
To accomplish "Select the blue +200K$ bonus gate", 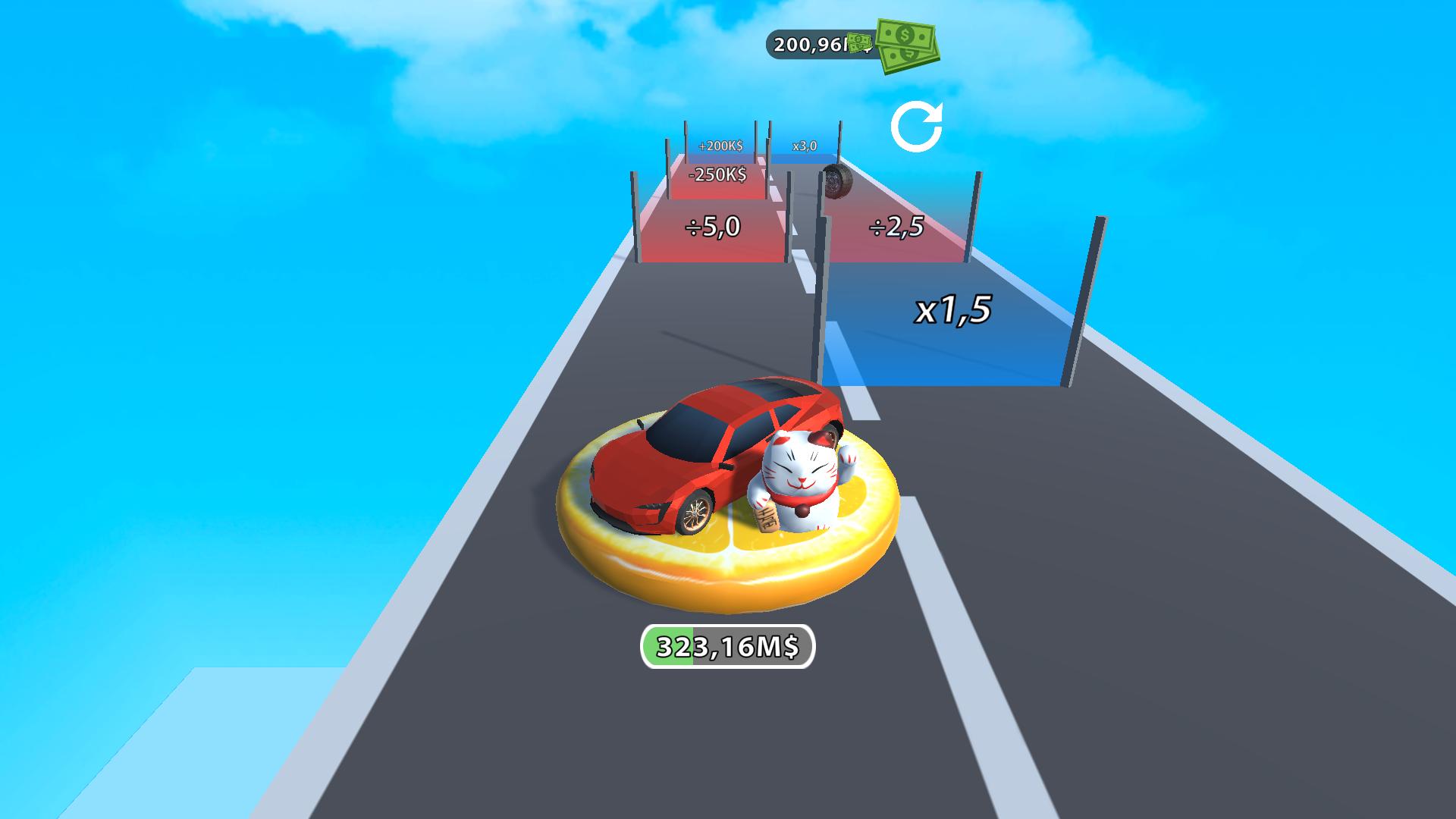I will 719,144.
